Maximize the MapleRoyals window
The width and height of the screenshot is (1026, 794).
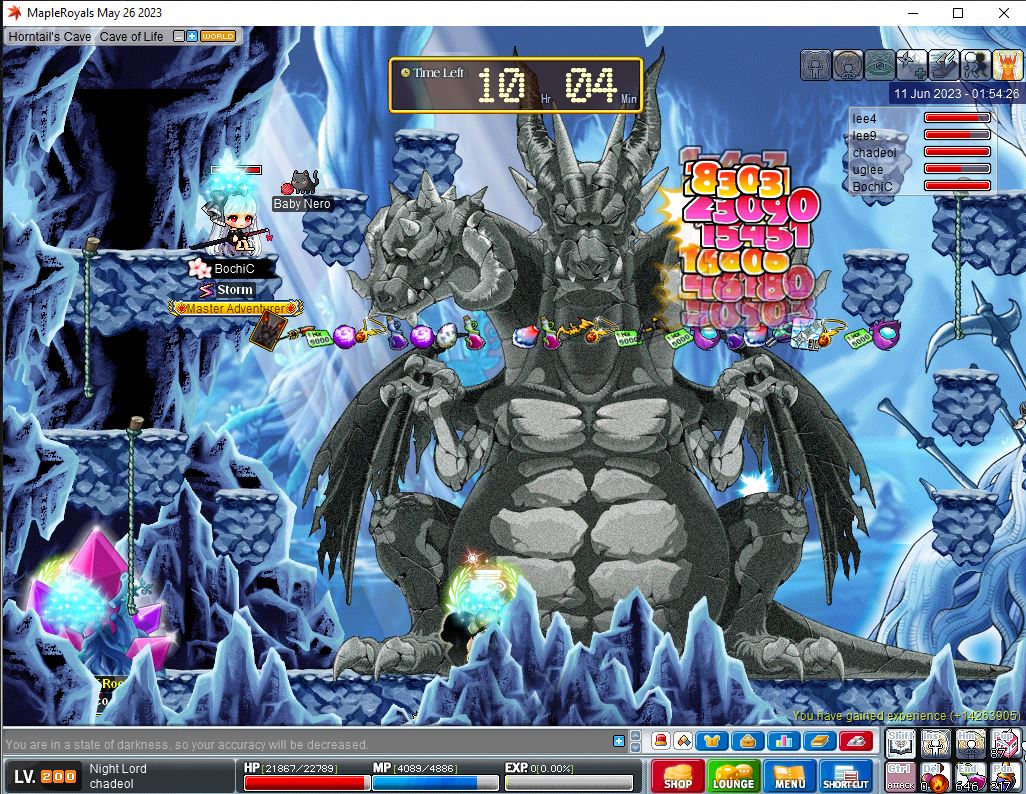pos(958,13)
